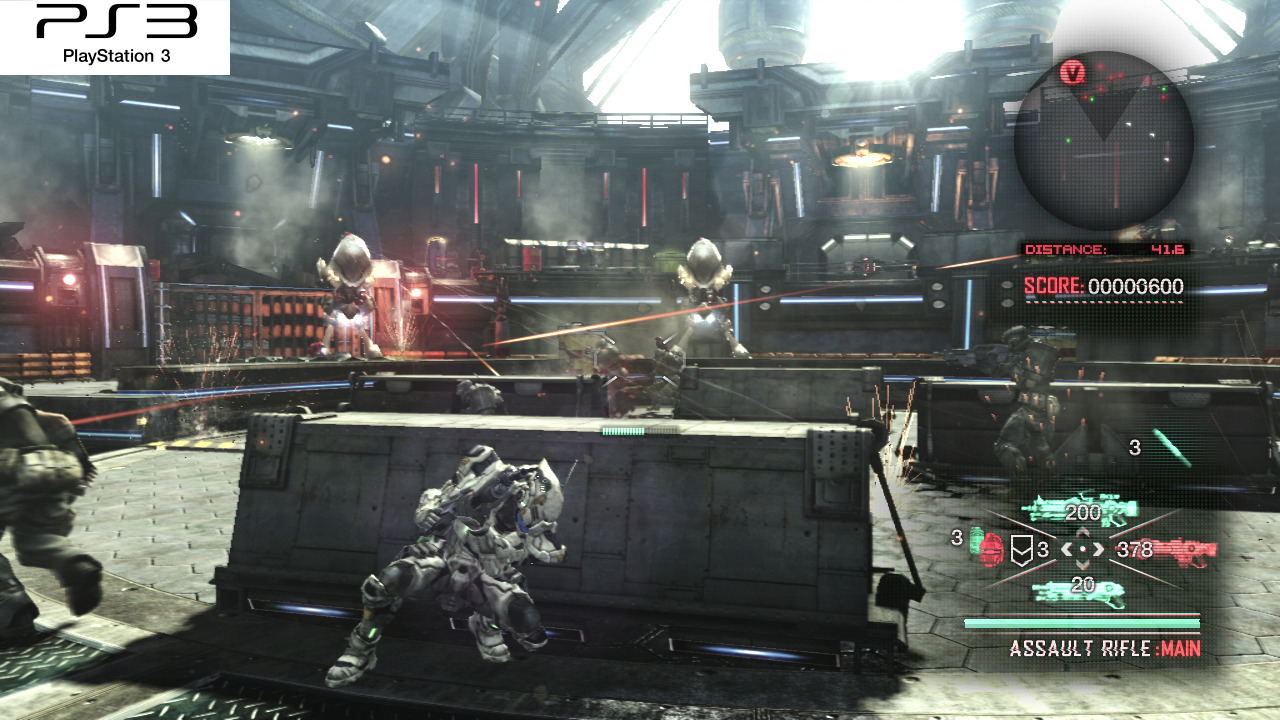Click the center of the weapon selector cross
Viewport: 1280px width, 720px height.
pos(1082,549)
